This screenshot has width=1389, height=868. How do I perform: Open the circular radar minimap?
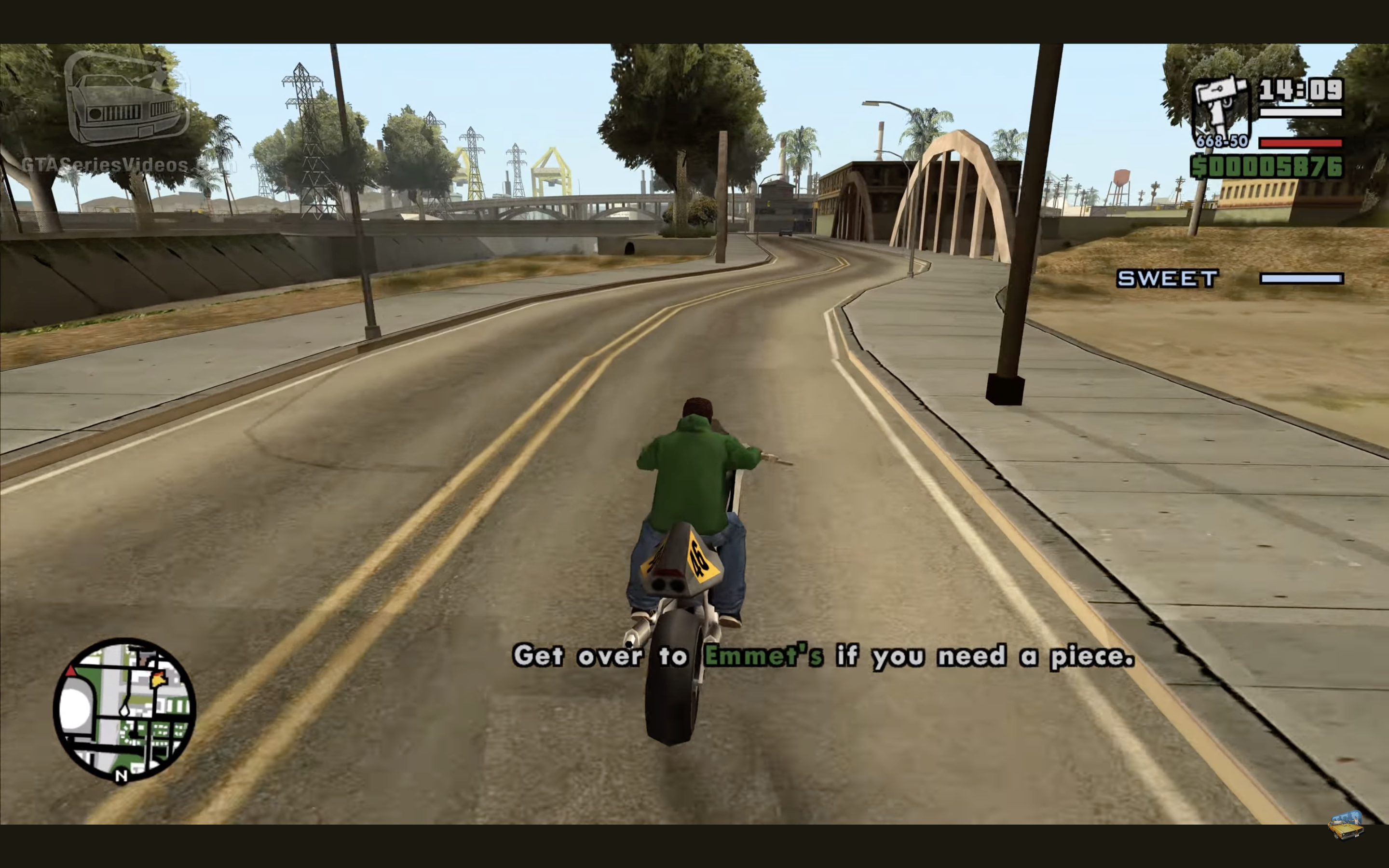click(124, 709)
